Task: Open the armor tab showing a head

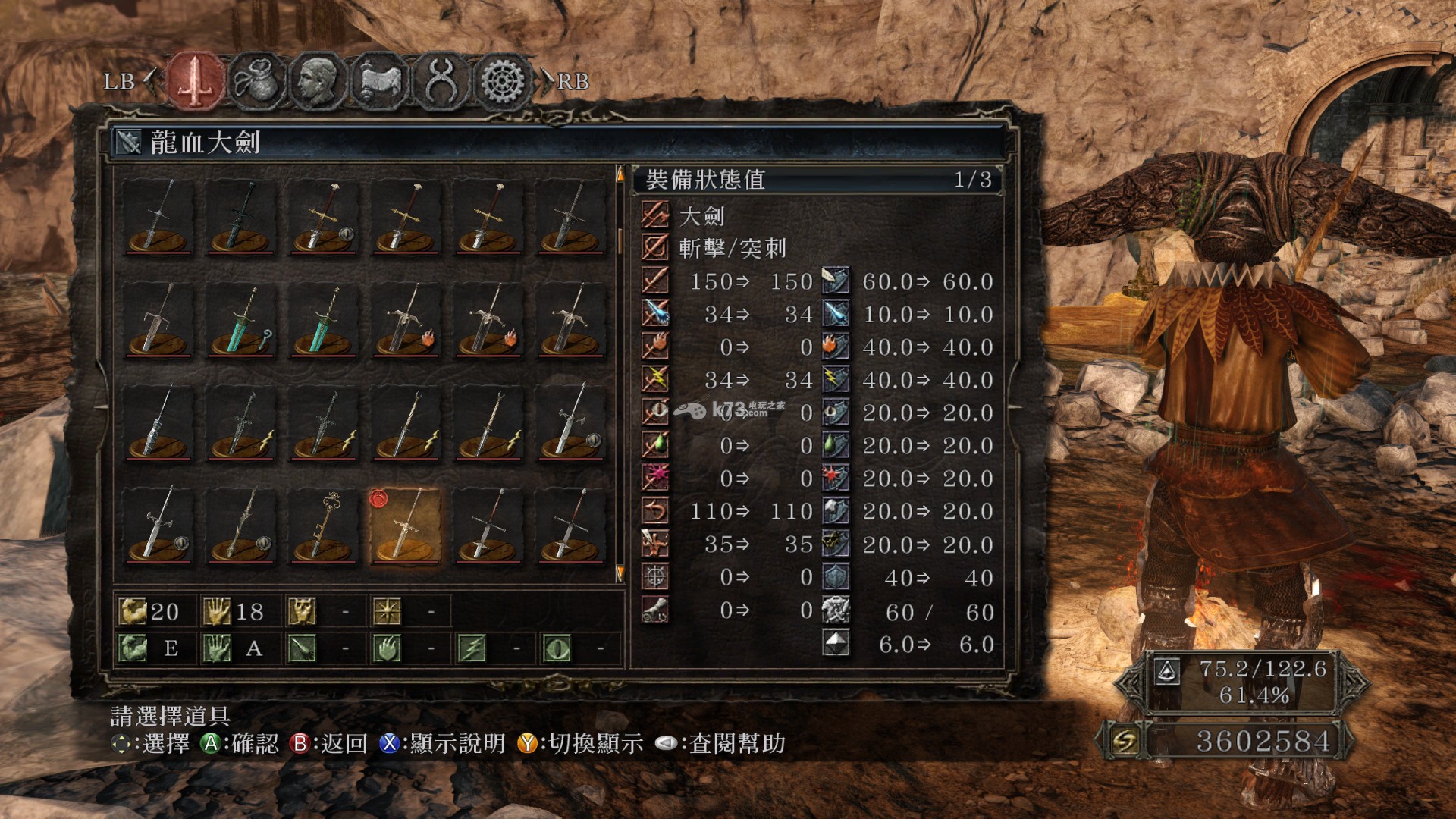Action: pos(318,80)
